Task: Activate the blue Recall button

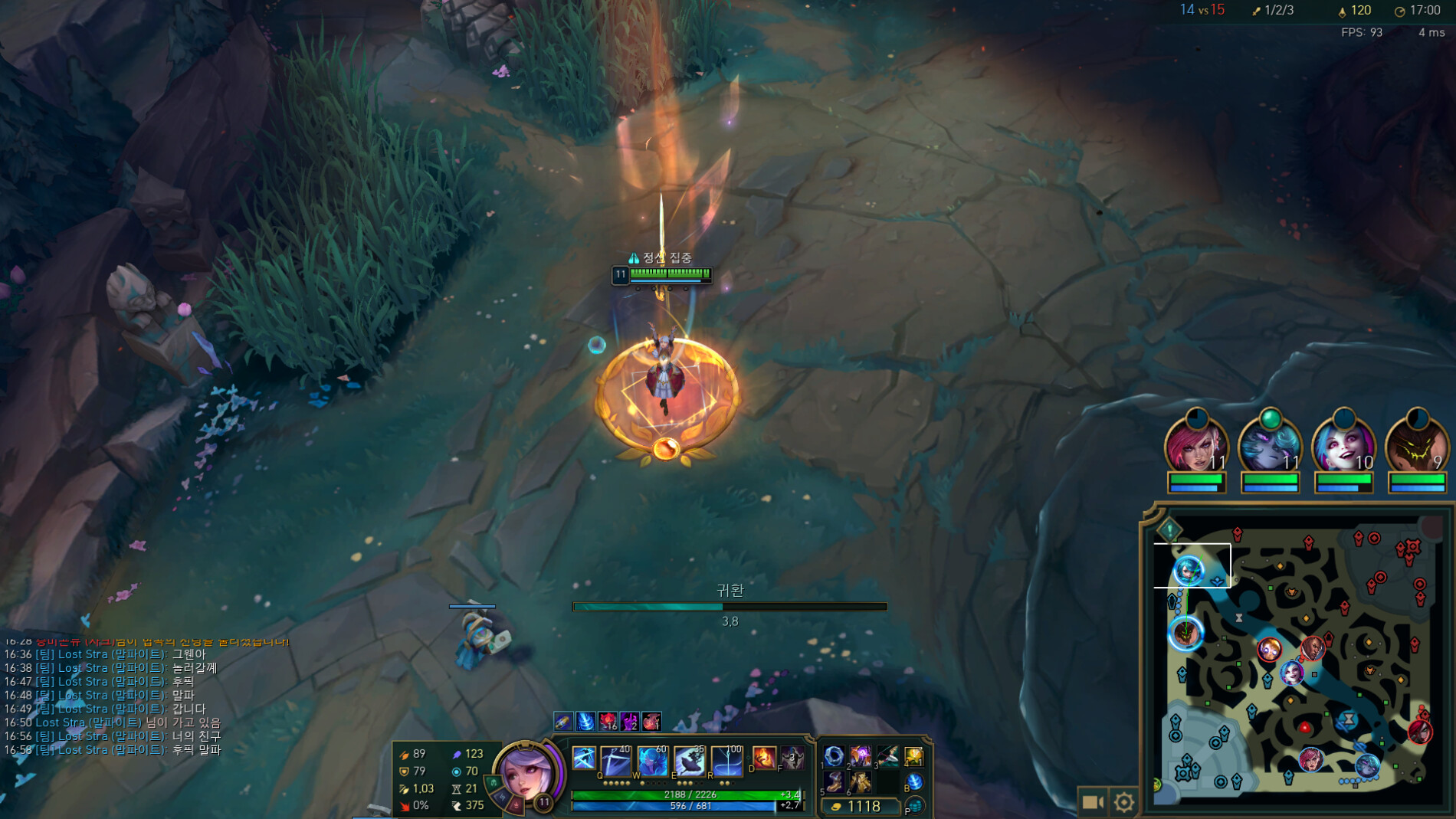Action: pos(914,782)
